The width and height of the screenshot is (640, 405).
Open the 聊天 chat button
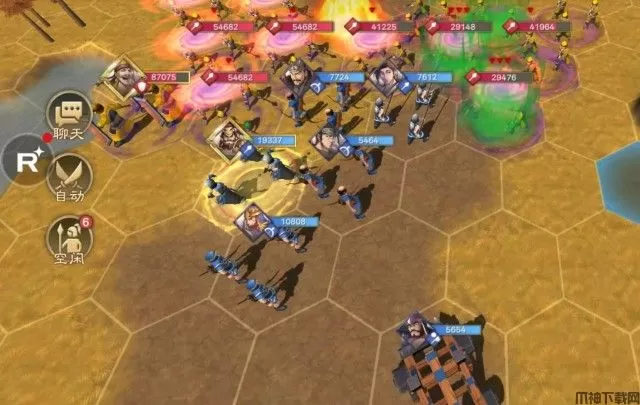click(x=69, y=118)
